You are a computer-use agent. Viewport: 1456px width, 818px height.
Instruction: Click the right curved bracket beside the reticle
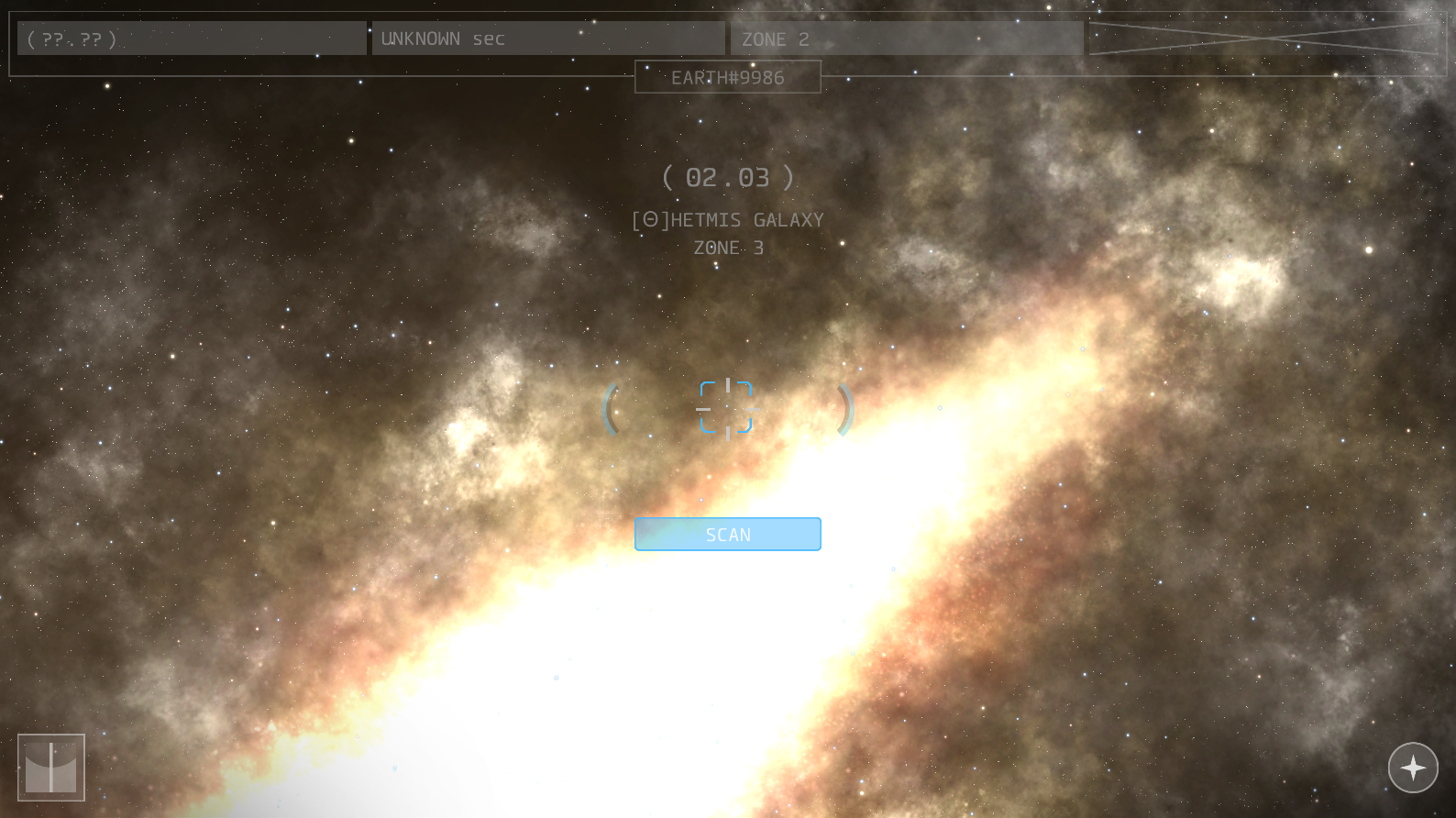pyautogui.click(x=843, y=410)
